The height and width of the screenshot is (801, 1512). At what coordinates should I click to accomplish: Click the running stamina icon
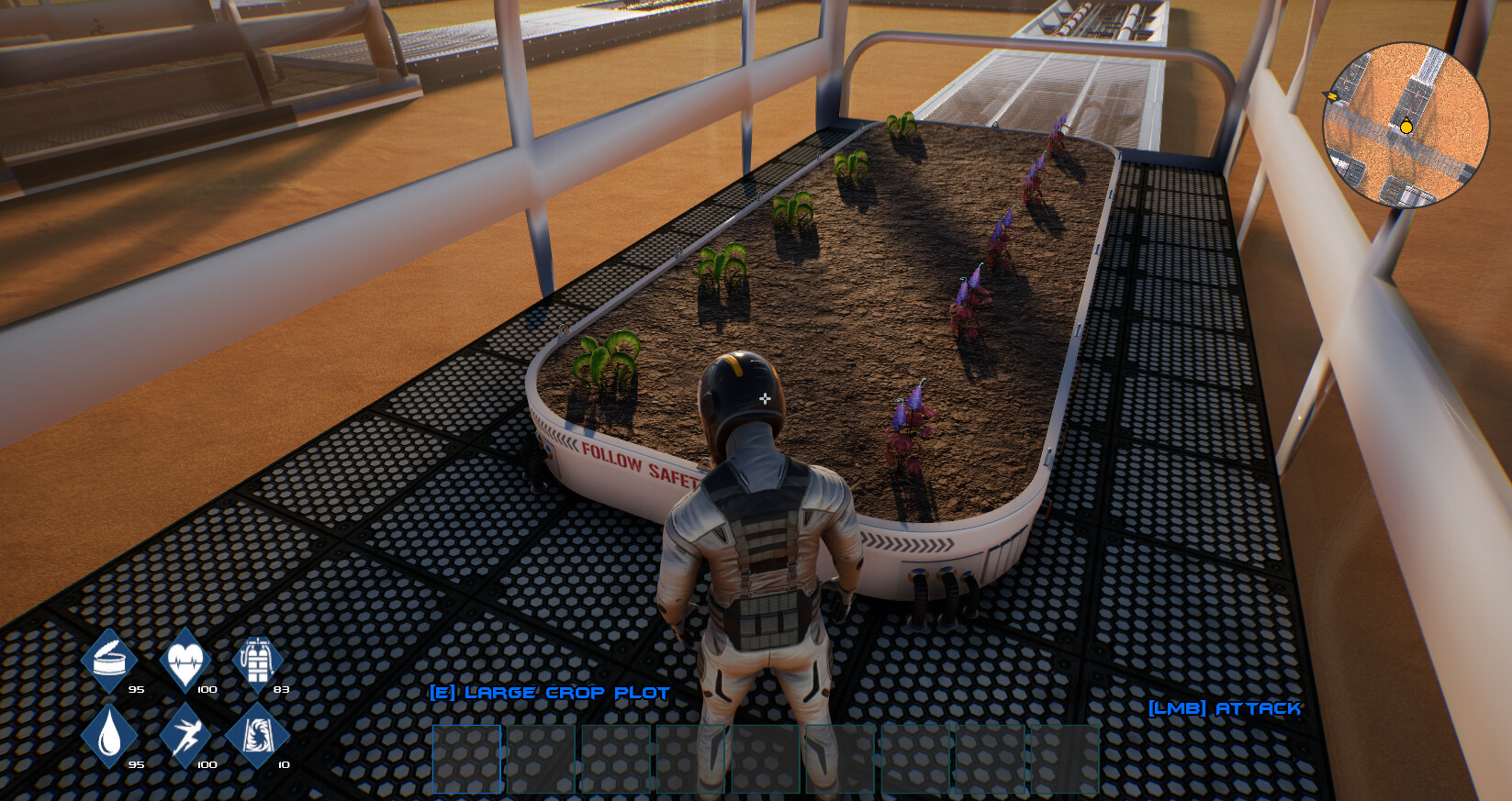point(185,734)
